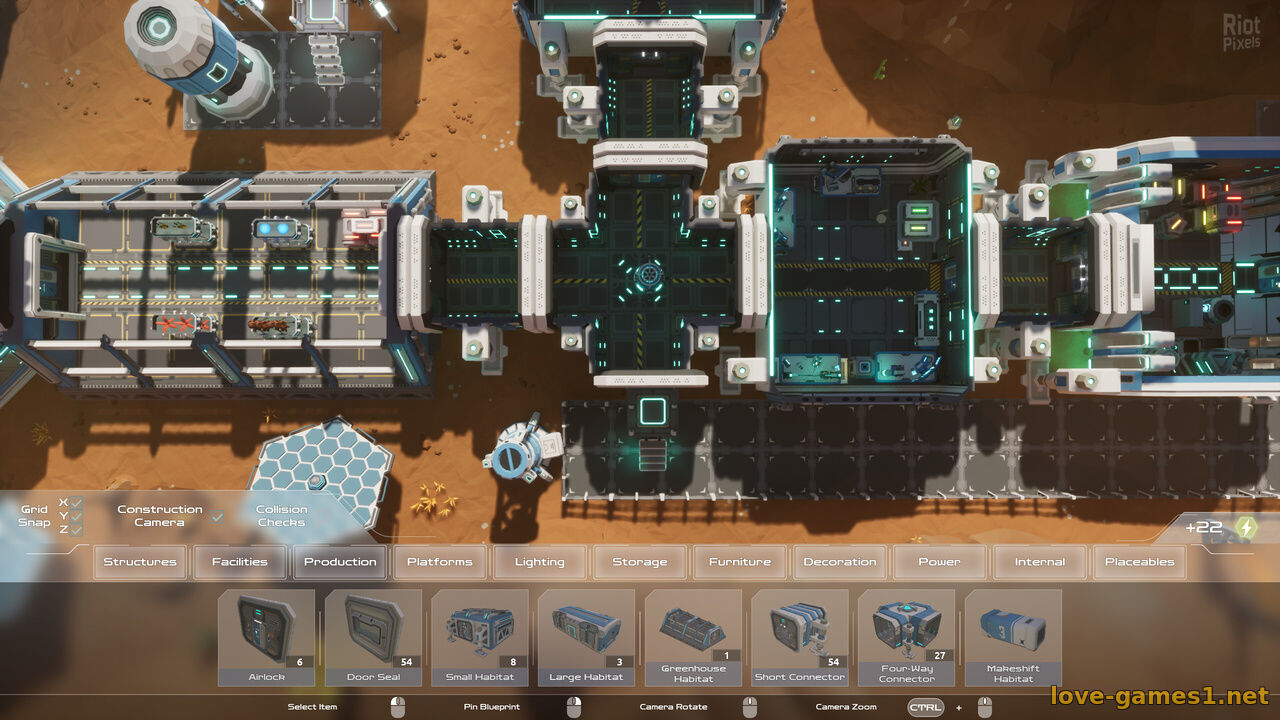Choose the Greenhouse Habitat blueprint
The height and width of the screenshot is (720, 1280).
pos(693,637)
